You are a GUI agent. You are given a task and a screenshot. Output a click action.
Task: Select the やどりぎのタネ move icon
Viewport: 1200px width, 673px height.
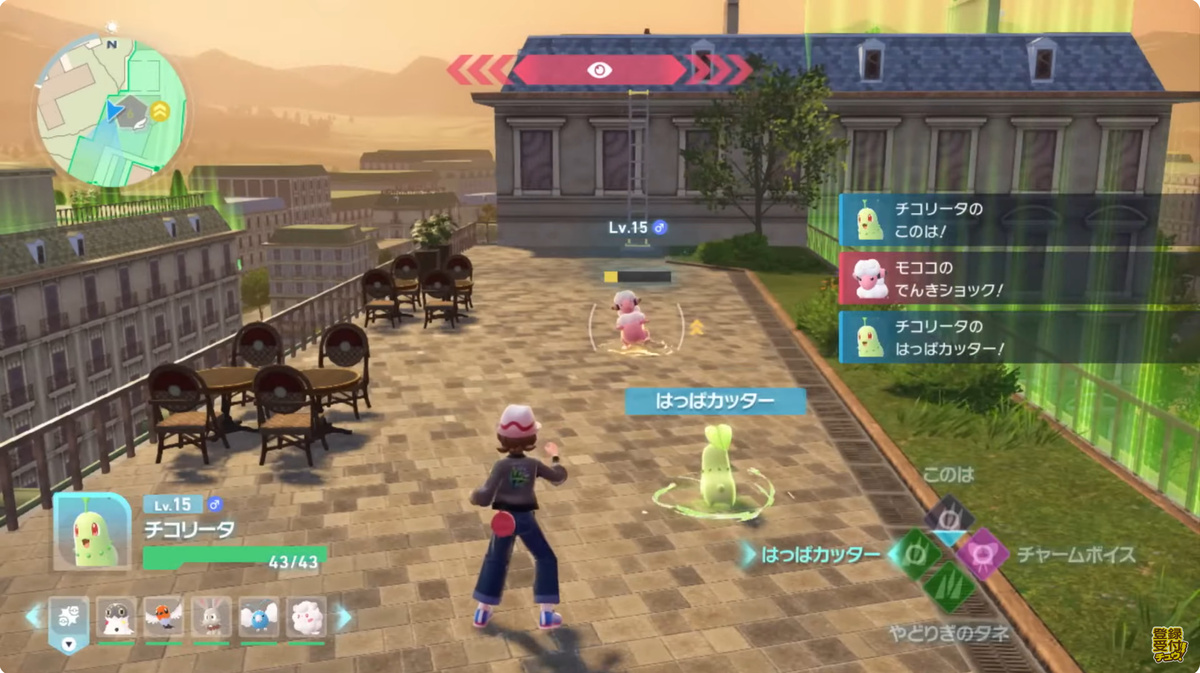pyautogui.click(x=947, y=590)
